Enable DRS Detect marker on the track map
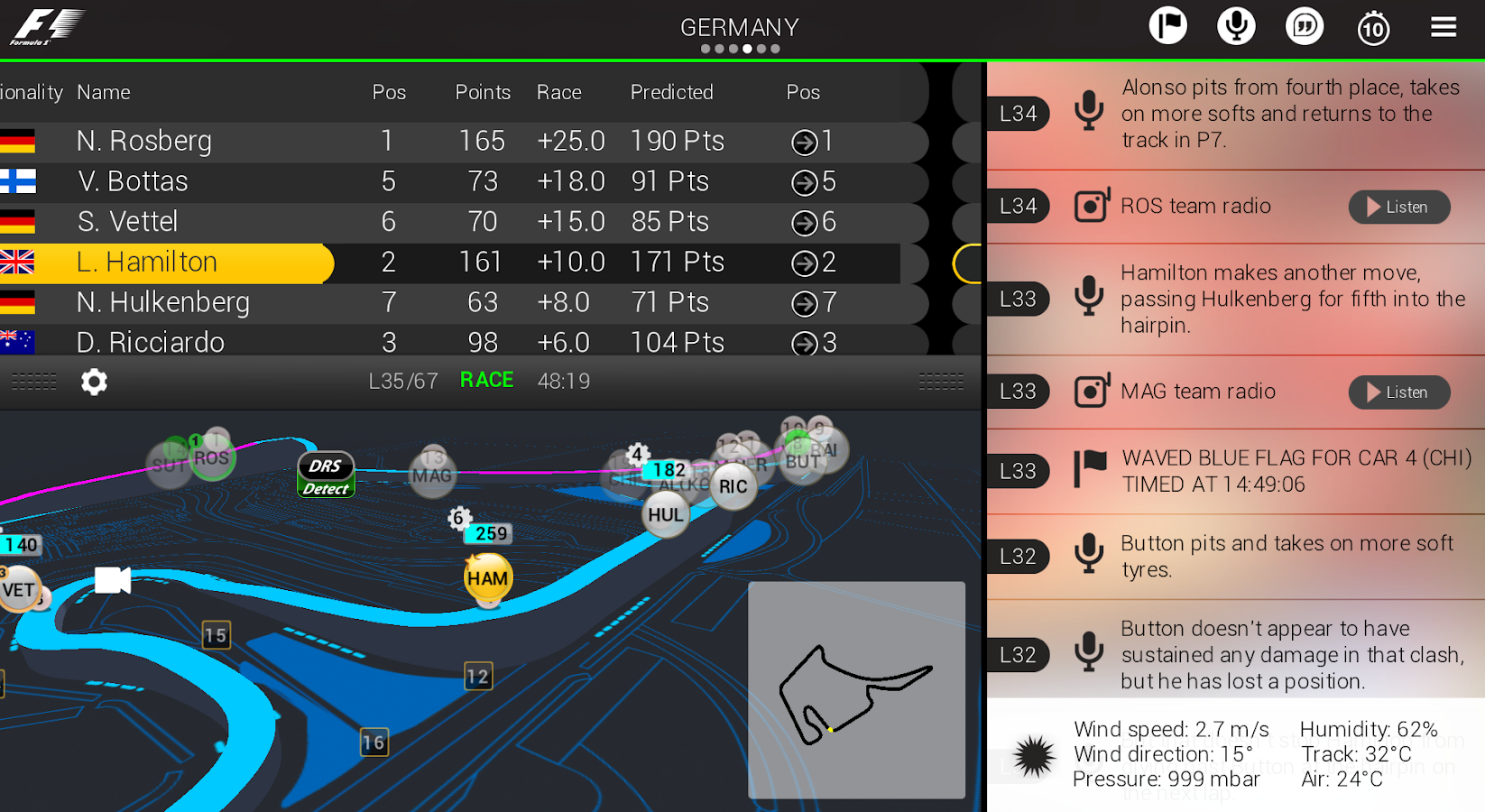The width and height of the screenshot is (1485, 812). 325,473
